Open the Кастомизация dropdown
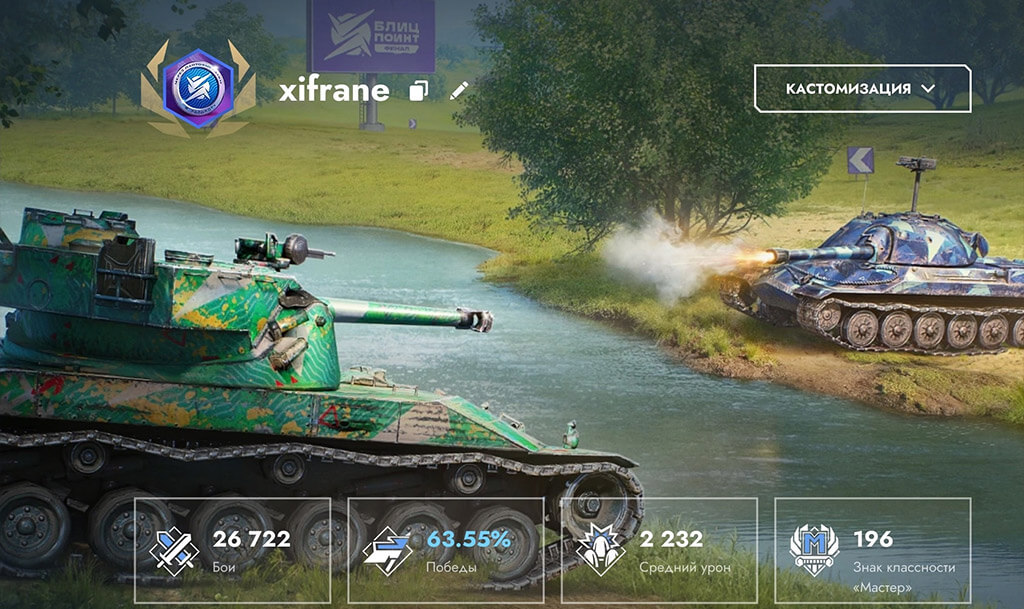Image resolution: width=1024 pixels, height=609 pixels. tap(861, 89)
